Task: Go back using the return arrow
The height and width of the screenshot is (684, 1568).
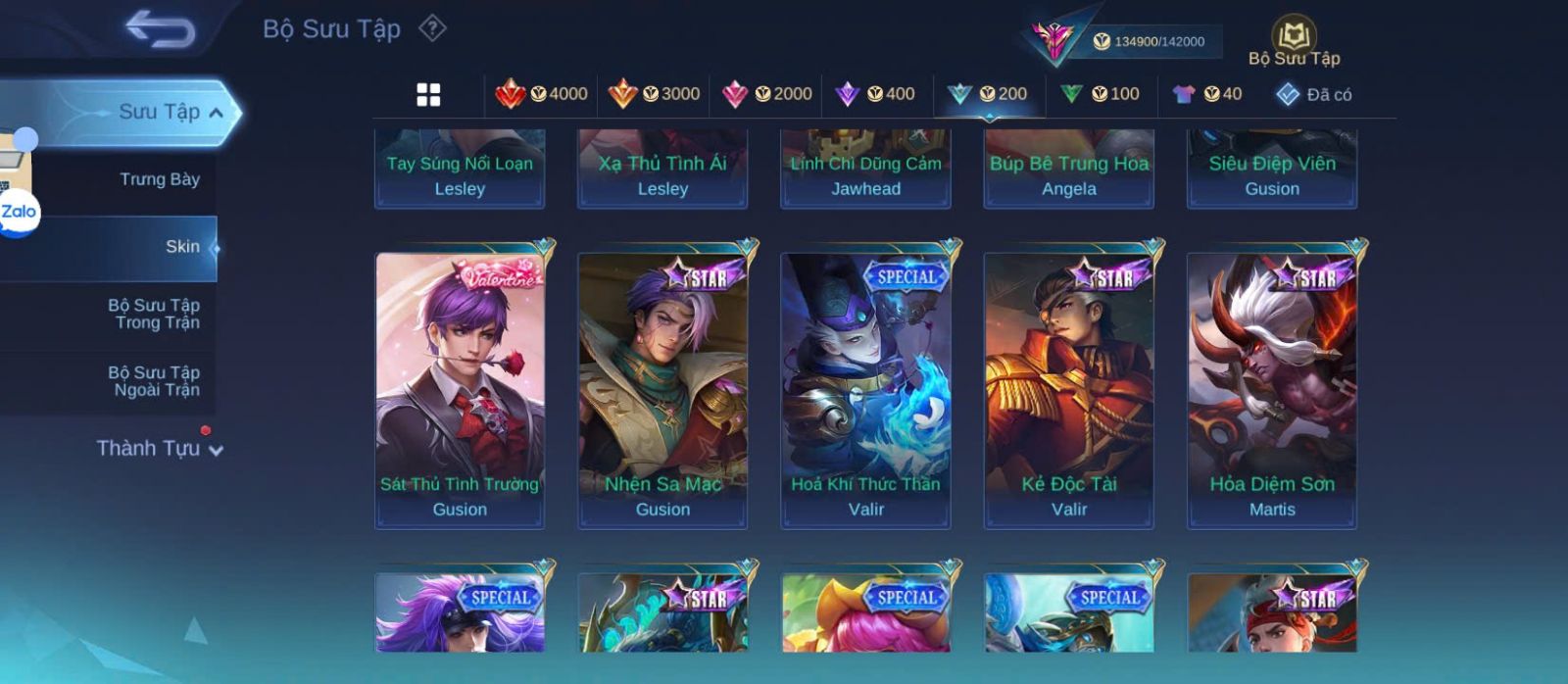Action: pyautogui.click(x=160, y=29)
